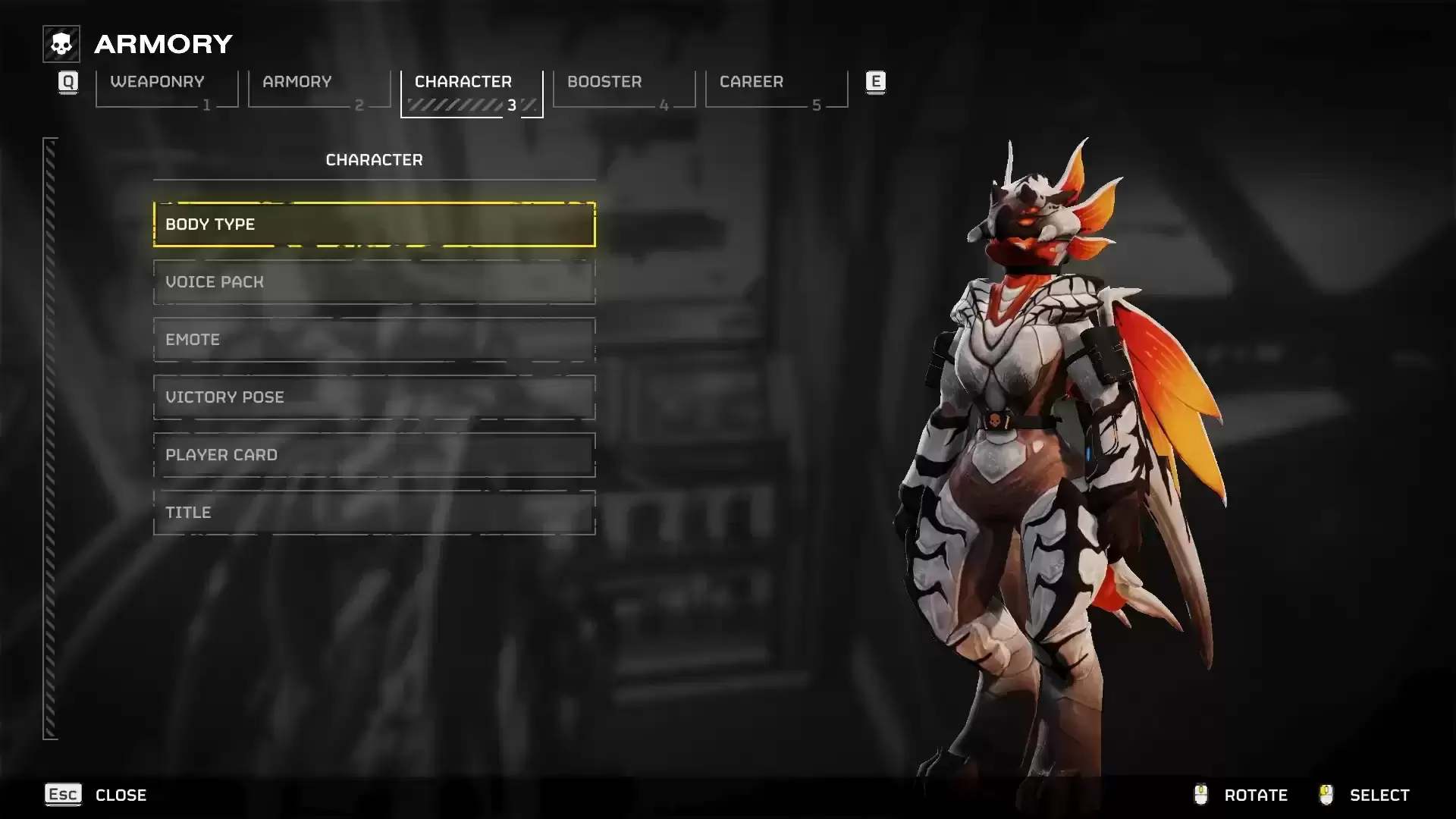Screen dimensions: 1456x819
Task: Open the Voice Pack entry
Action: 374,282
